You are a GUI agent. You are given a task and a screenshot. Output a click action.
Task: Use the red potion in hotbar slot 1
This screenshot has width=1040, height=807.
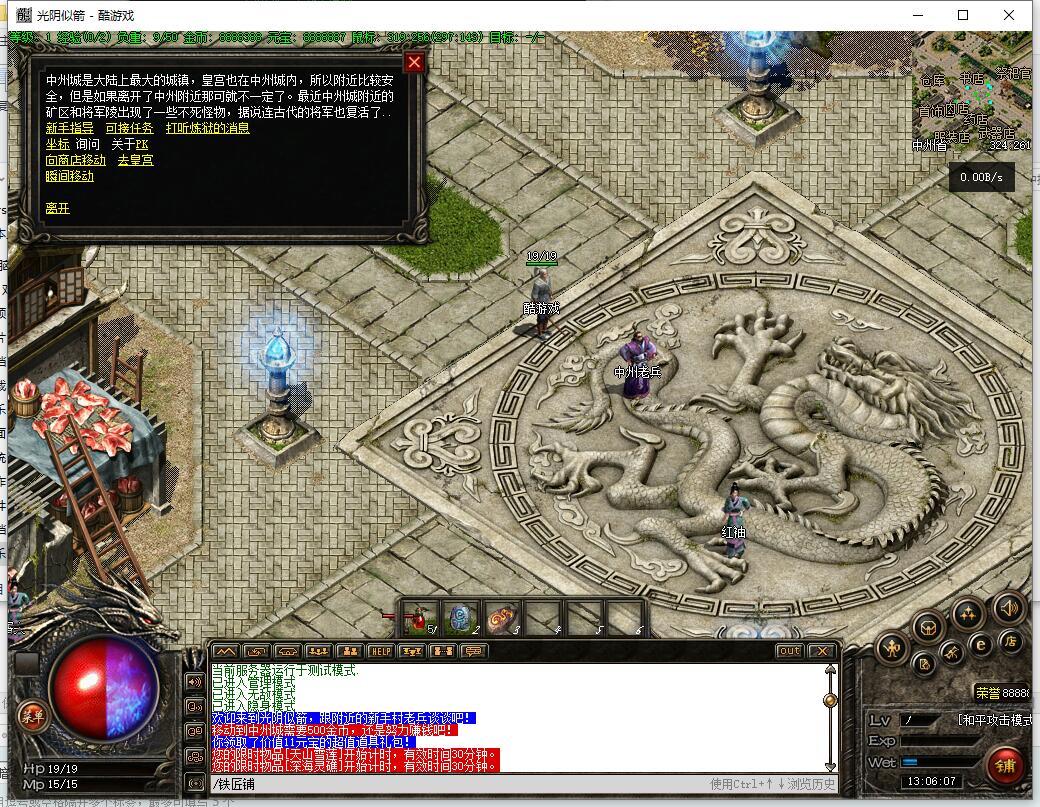coord(420,618)
